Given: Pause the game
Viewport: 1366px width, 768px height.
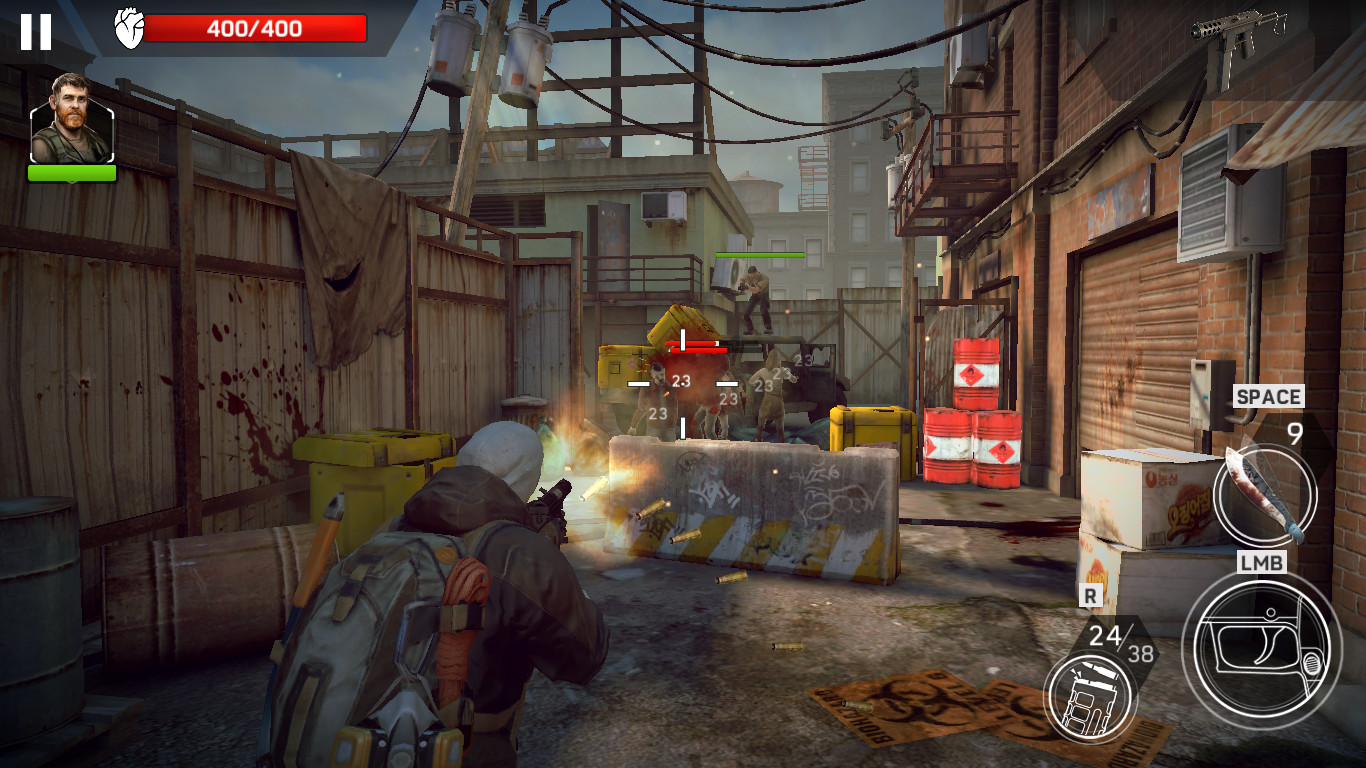Looking at the screenshot, I should coord(36,32).
